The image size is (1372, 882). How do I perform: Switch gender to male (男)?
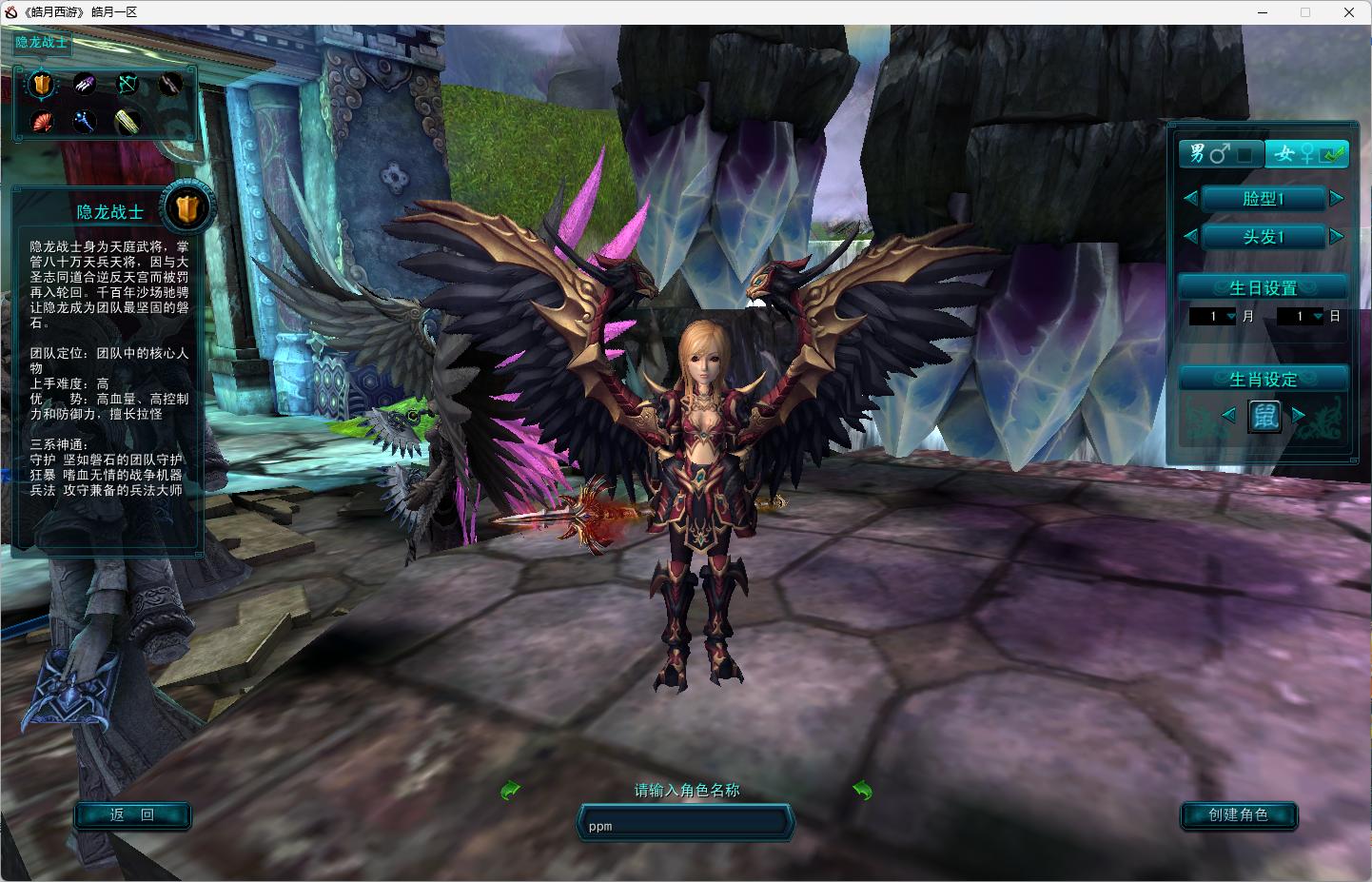1221,153
